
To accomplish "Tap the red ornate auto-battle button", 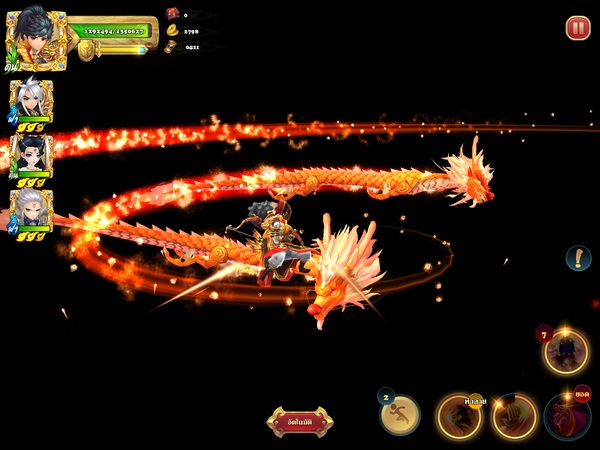I will (299, 421).
